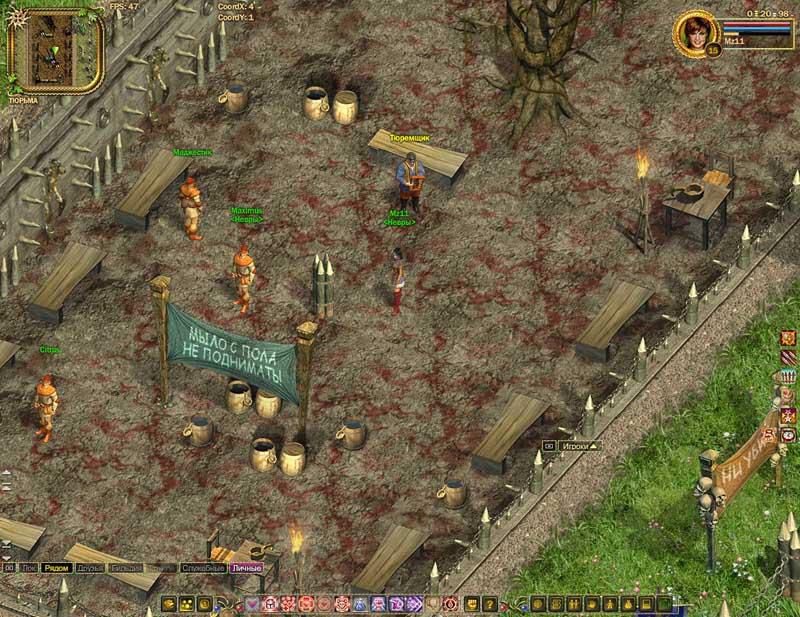Switch to the Лок chat tab

[x=30, y=568]
